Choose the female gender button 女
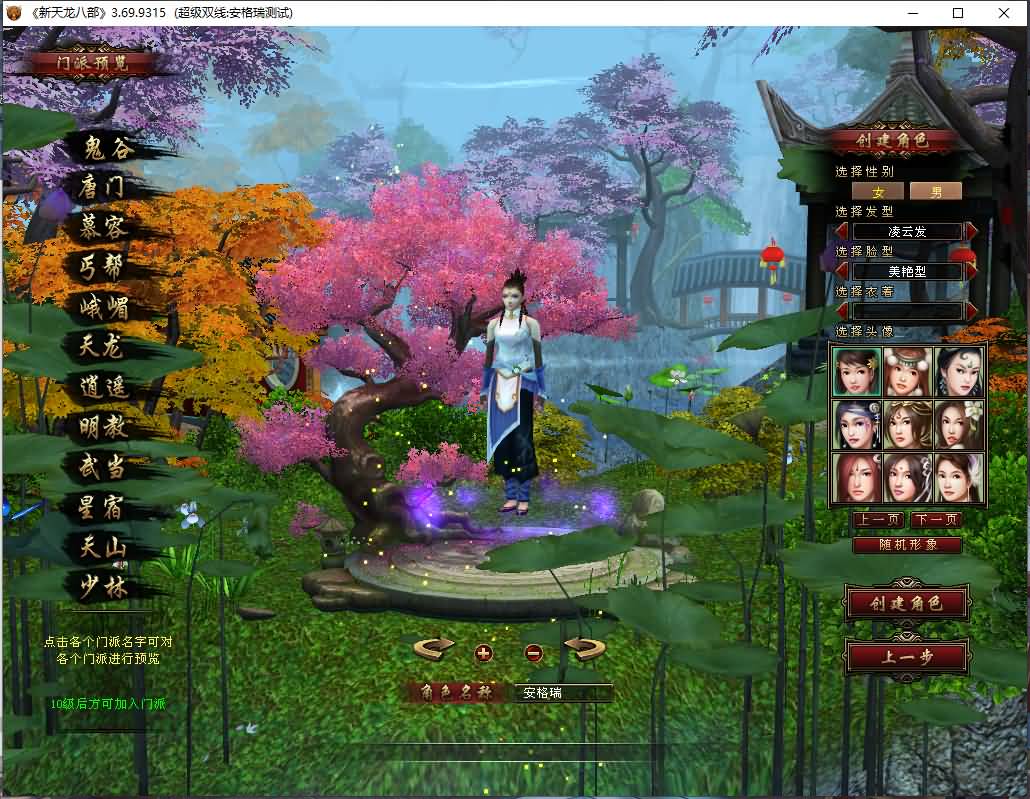Viewport: 1030px width, 799px height. tap(878, 191)
